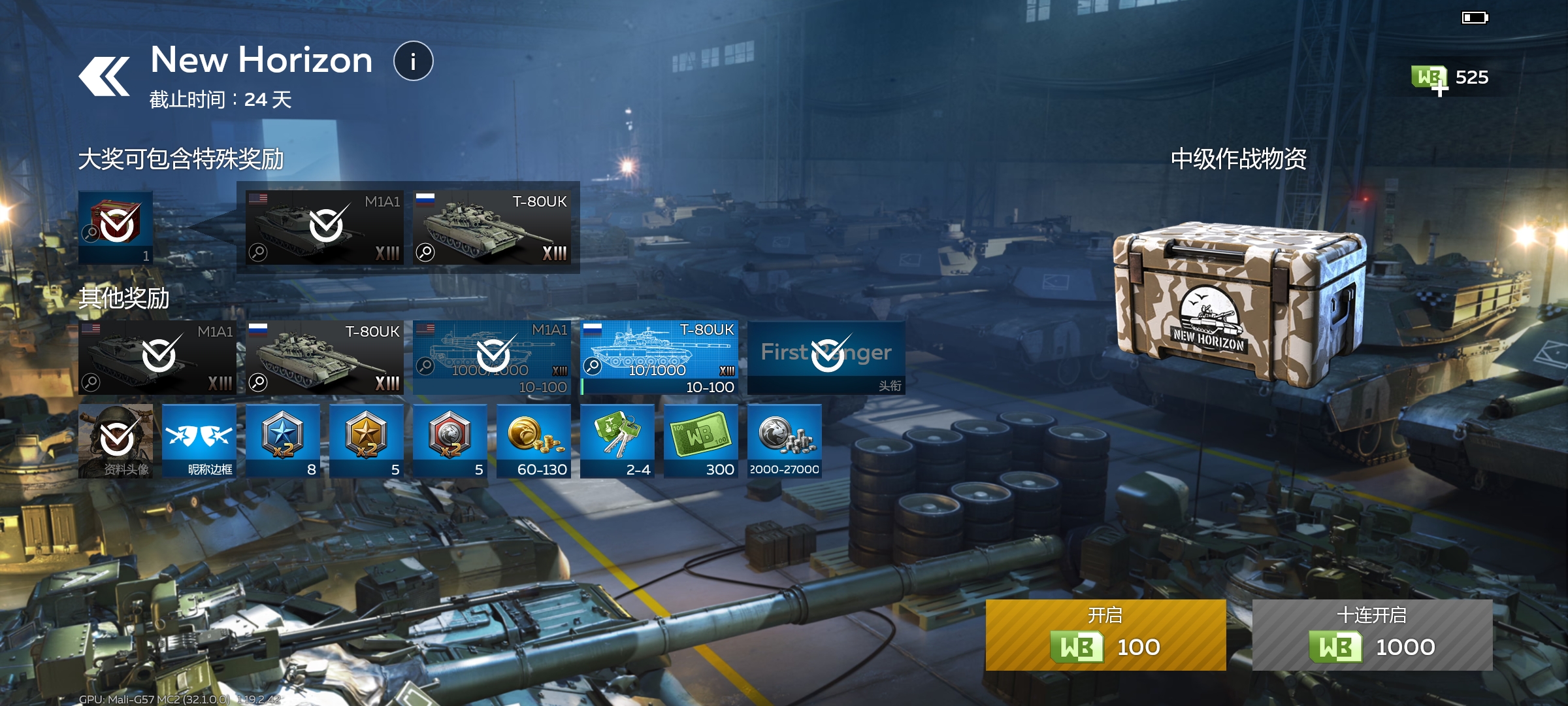This screenshot has width=1568, height=706.
Task: Select the gold coins 60-130 reward
Action: click(x=534, y=441)
